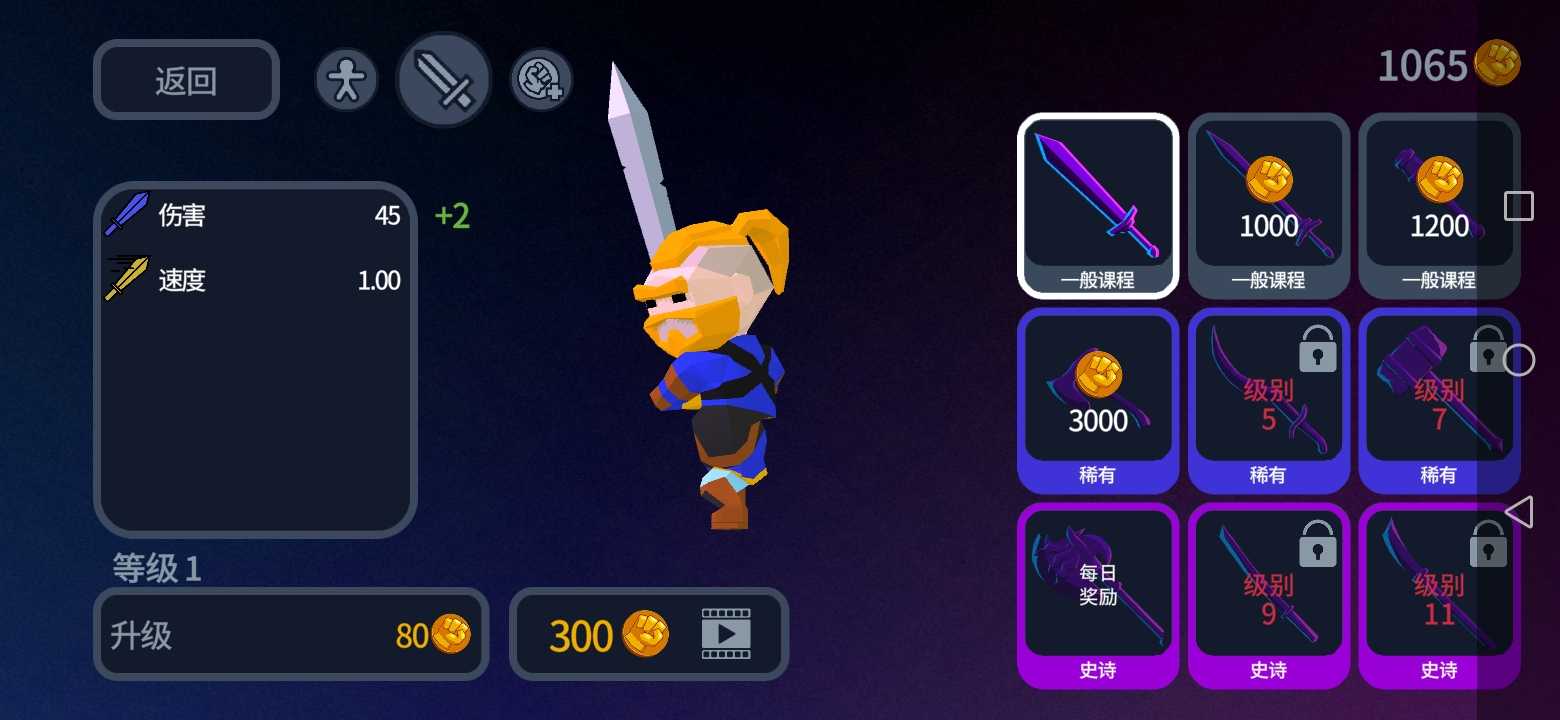This screenshot has width=1560, height=720.
Task: Select the locked level 9 epic weapon
Action: pos(1268,595)
